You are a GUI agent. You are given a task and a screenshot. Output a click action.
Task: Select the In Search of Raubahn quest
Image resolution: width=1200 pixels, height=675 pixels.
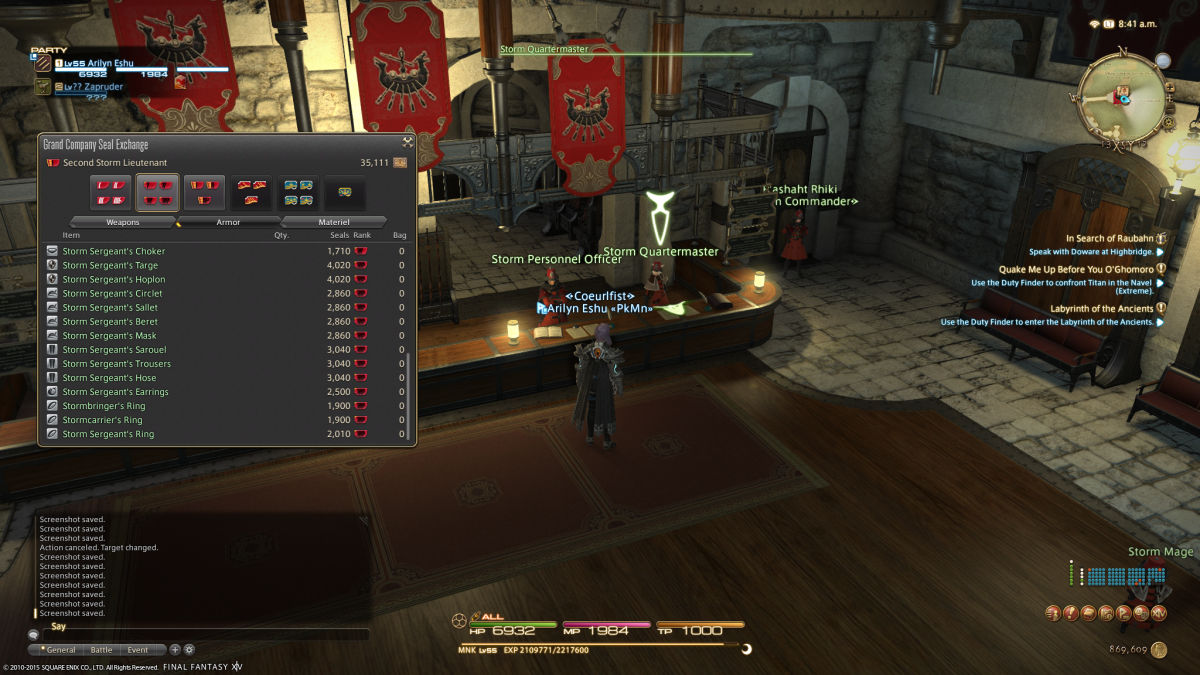click(x=1109, y=239)
